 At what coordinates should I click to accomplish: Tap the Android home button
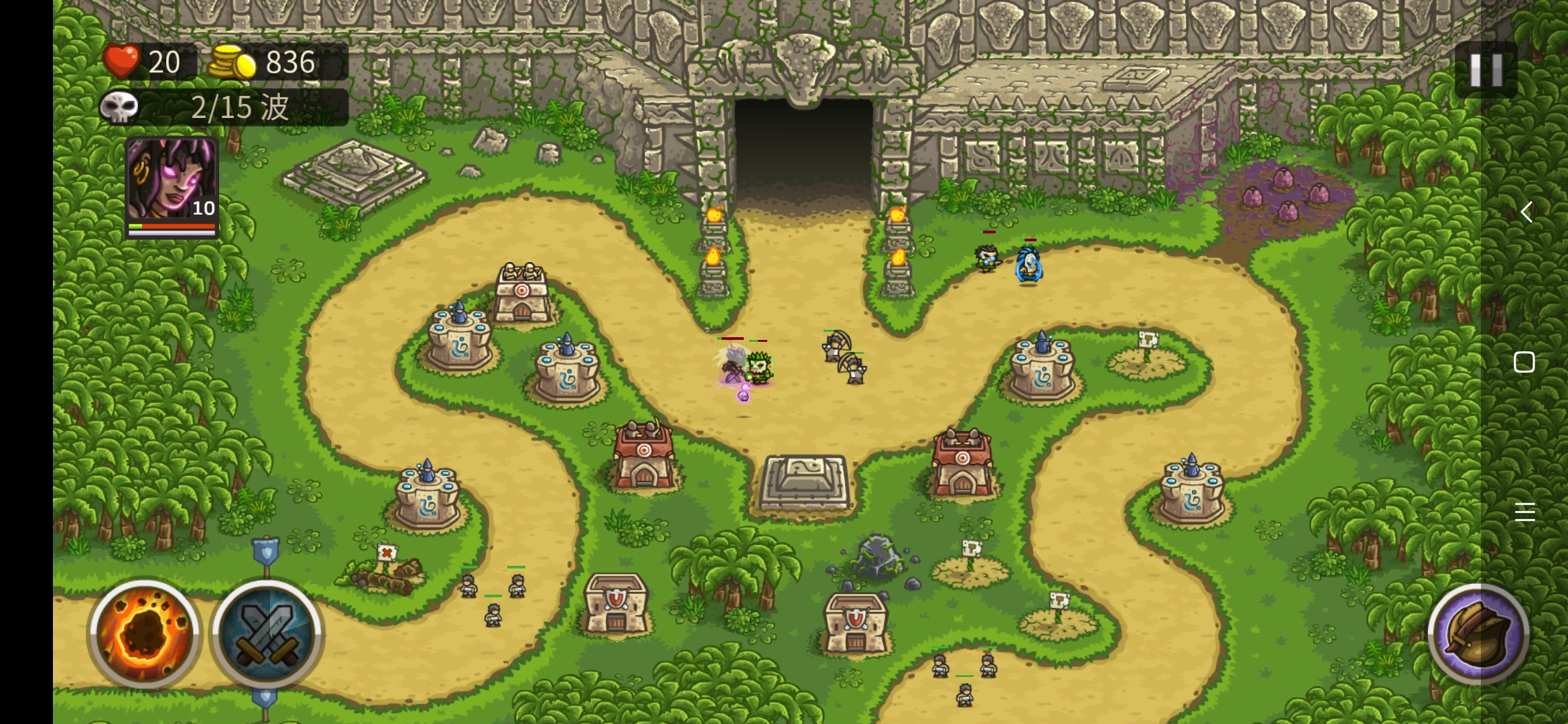pos(1524,363)
